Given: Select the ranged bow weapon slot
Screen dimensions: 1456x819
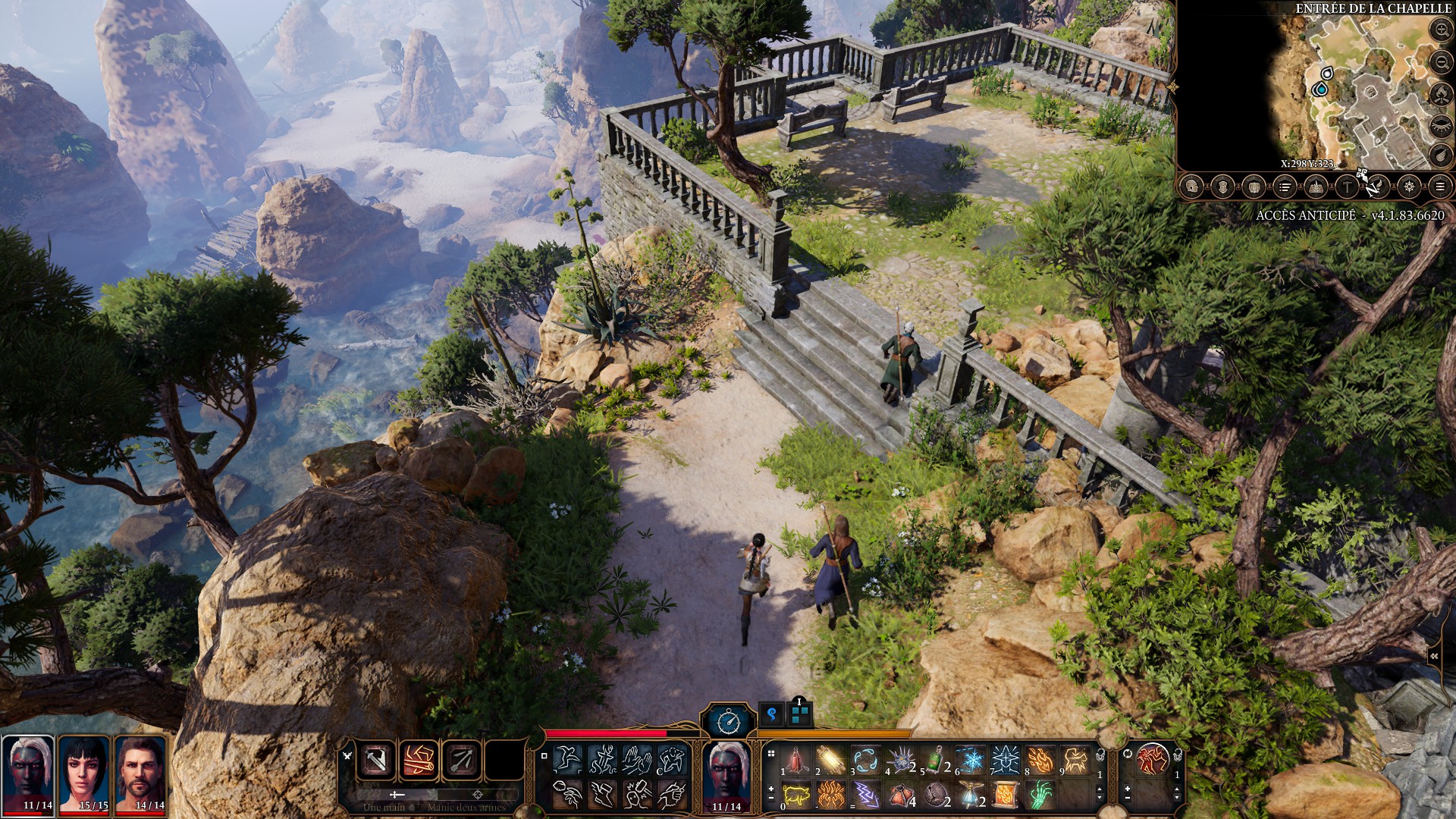Looking at the screenshot, I should click(x=462, y=760).
